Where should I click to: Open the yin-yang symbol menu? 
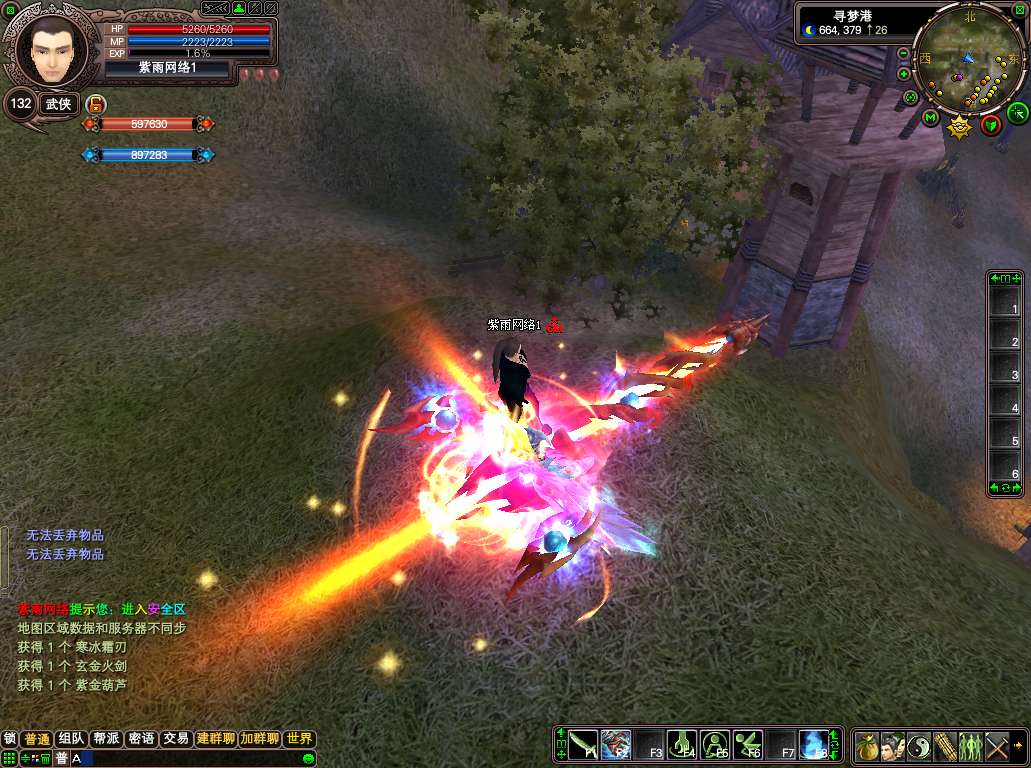pyautogui.click(x=919, y=746)
